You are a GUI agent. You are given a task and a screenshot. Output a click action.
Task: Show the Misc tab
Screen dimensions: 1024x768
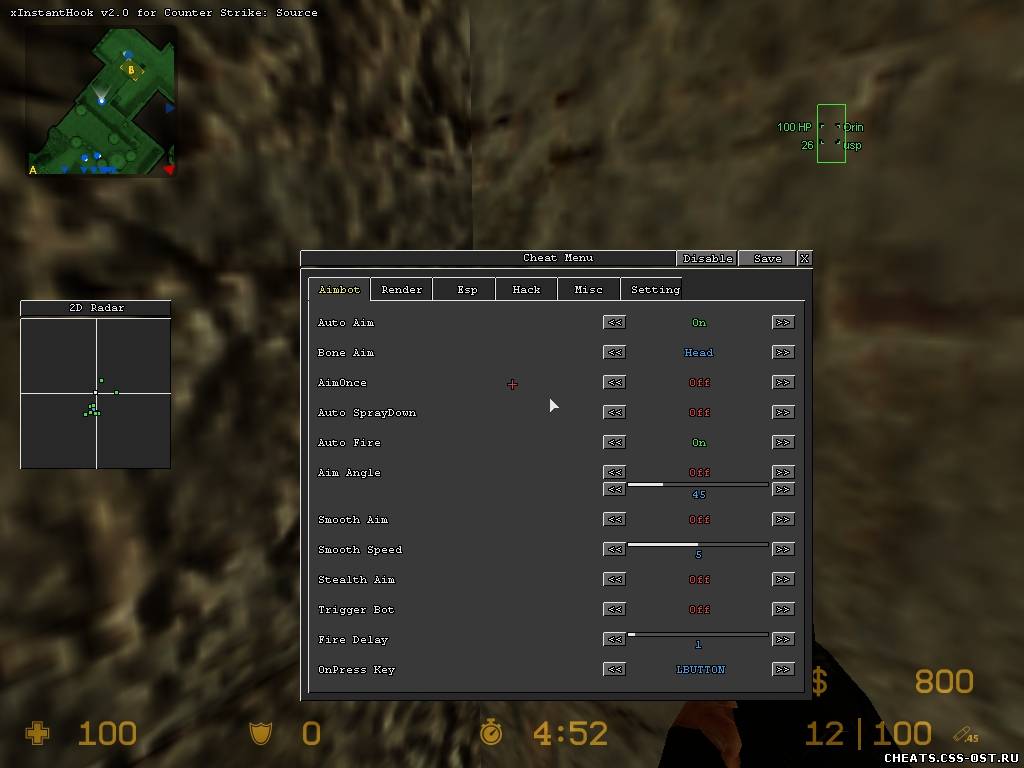[x=588, y=290]
